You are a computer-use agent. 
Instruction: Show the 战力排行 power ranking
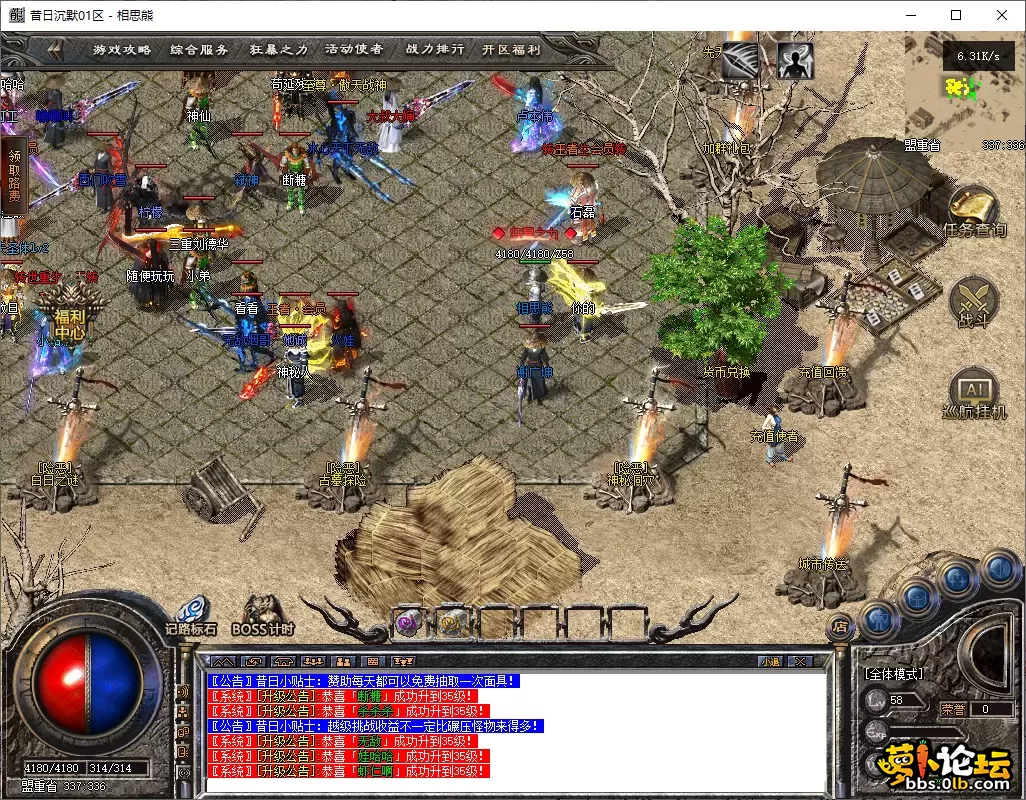(x=434, y=49)
